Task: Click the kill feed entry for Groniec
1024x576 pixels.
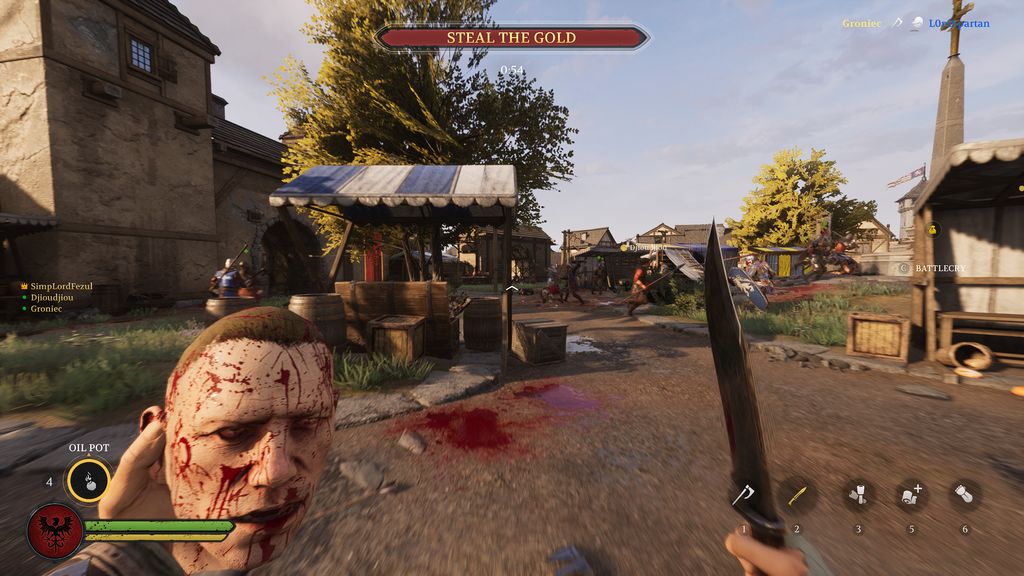Action: (x=862, y=23)
